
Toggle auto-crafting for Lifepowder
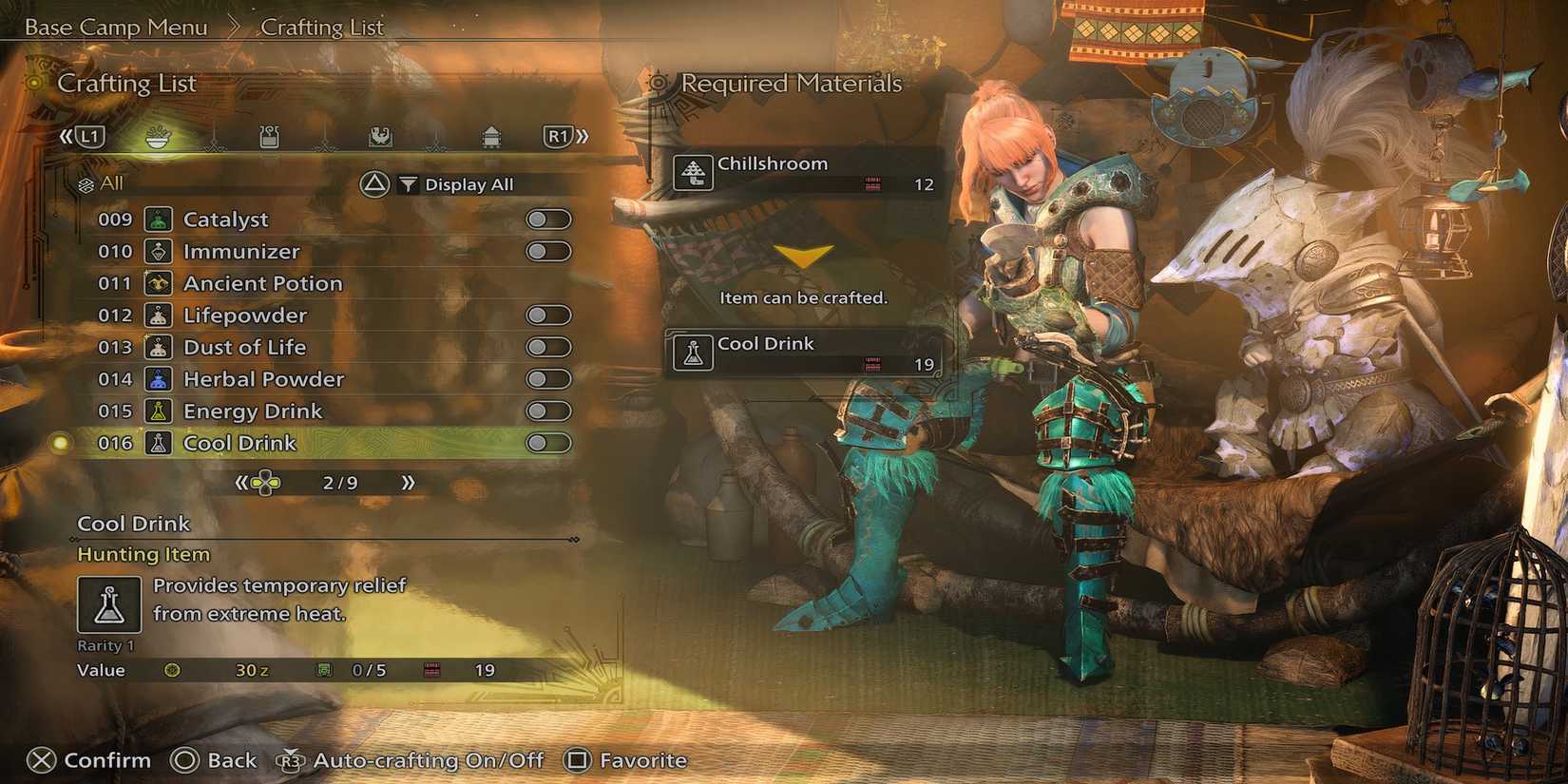point(546,315)
